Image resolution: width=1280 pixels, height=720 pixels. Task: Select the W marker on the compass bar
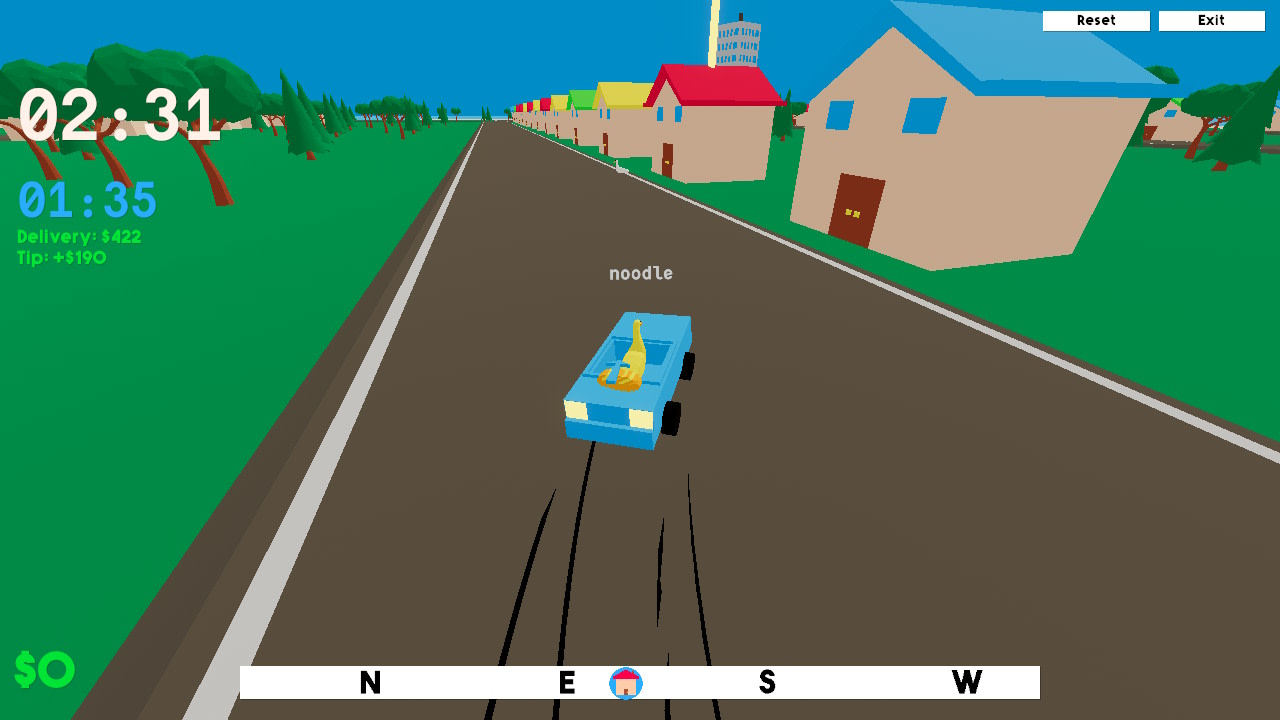(966, 683)
